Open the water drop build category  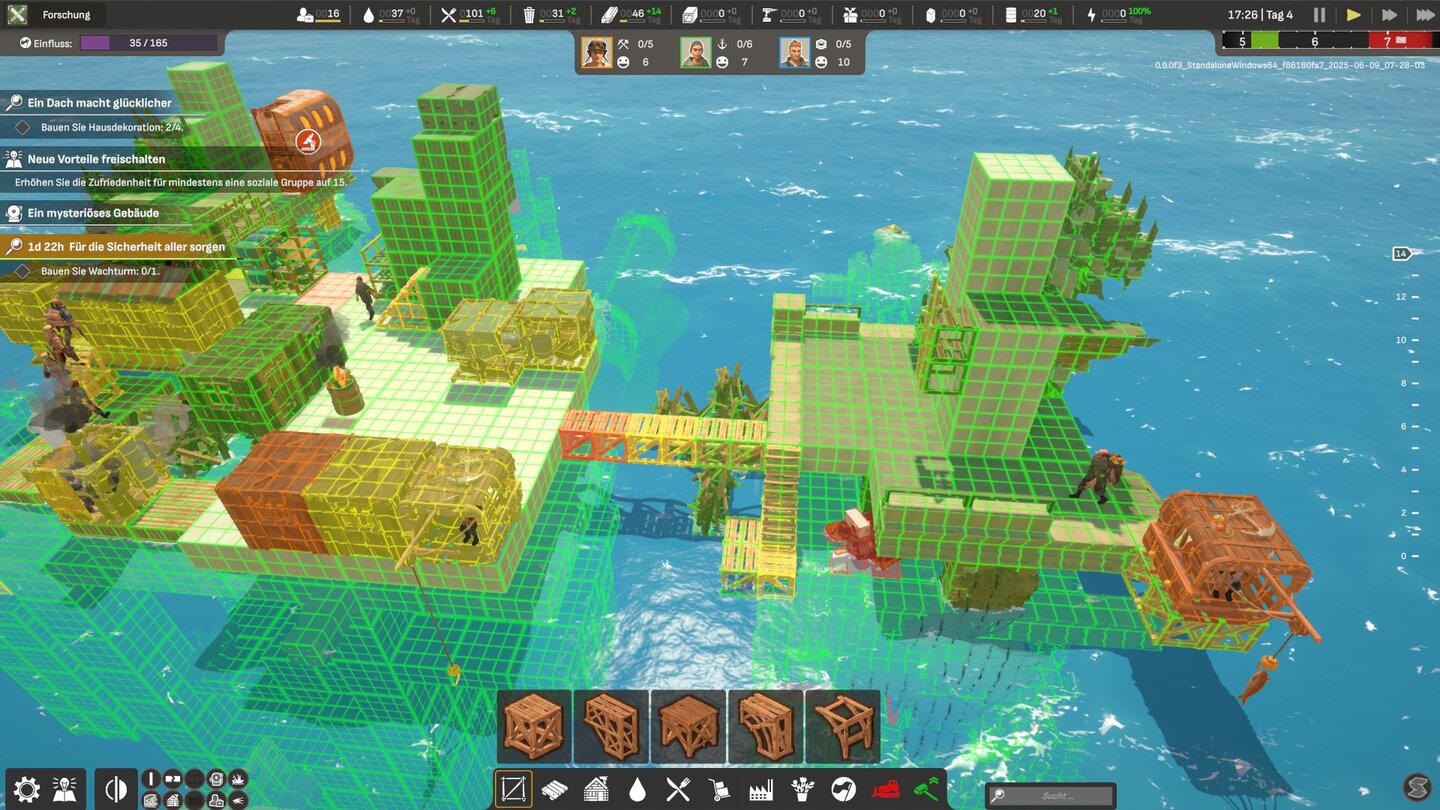(637, 789)
